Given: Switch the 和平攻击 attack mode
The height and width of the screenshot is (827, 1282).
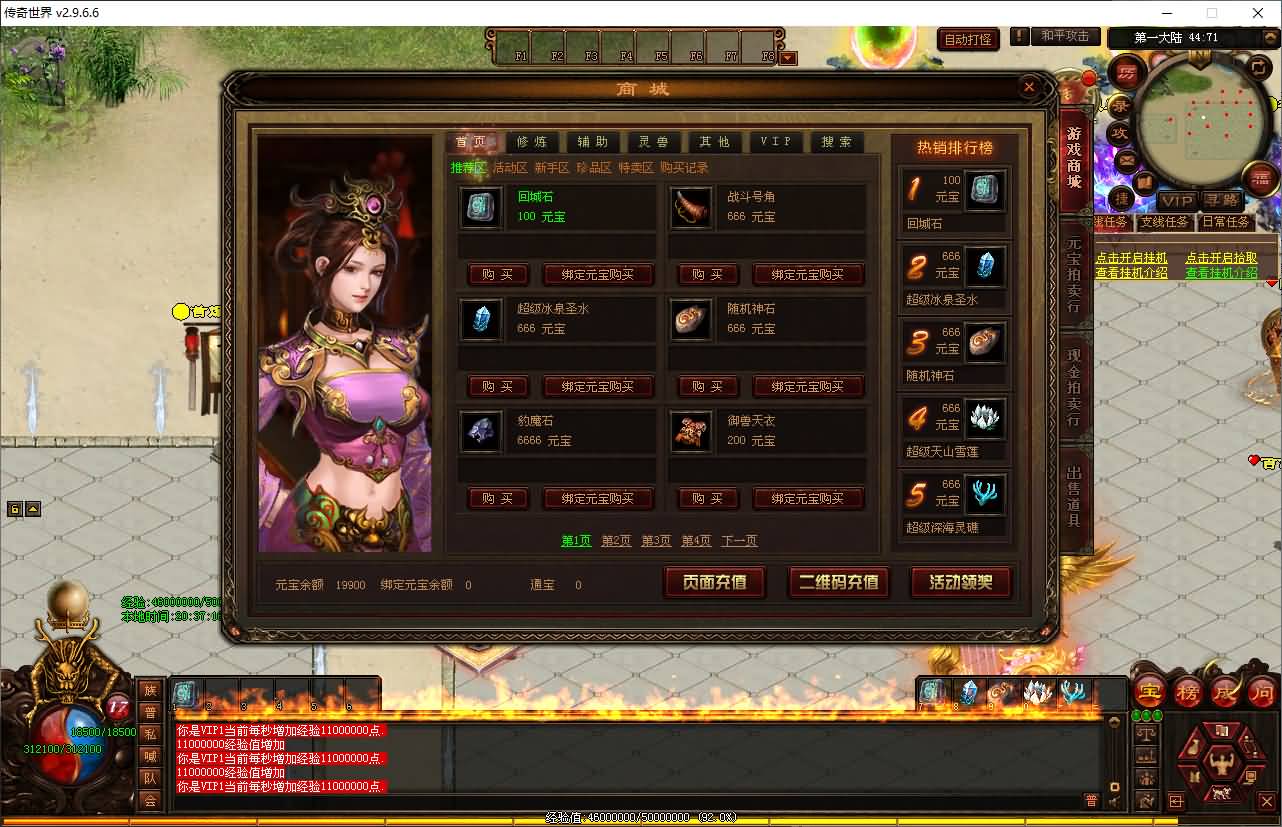Looking at the screenshot, I should click(1064, 36).
